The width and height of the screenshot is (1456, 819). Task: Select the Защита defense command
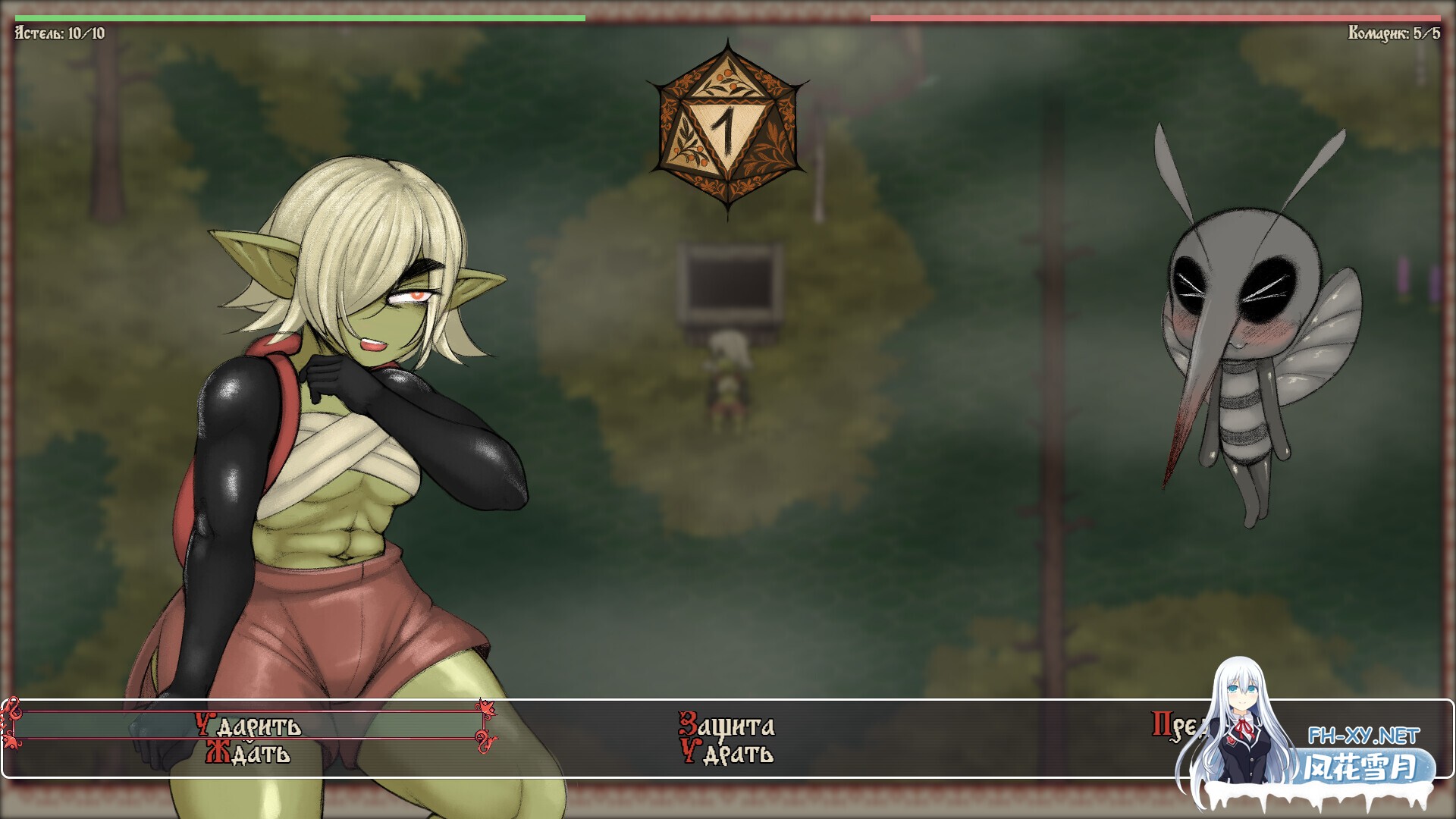(x=726, y=724)
